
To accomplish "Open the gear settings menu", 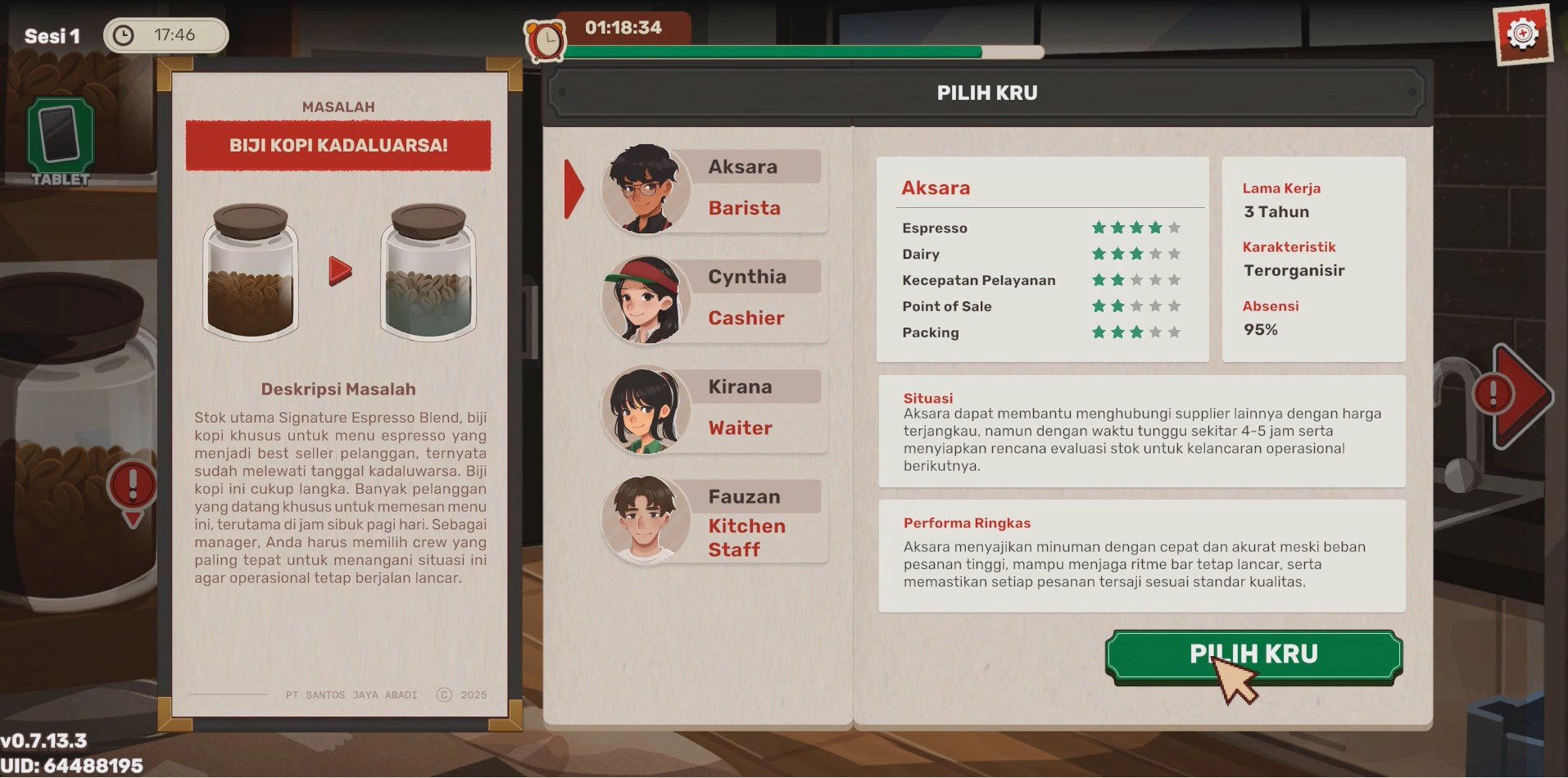I will 1522,34.
